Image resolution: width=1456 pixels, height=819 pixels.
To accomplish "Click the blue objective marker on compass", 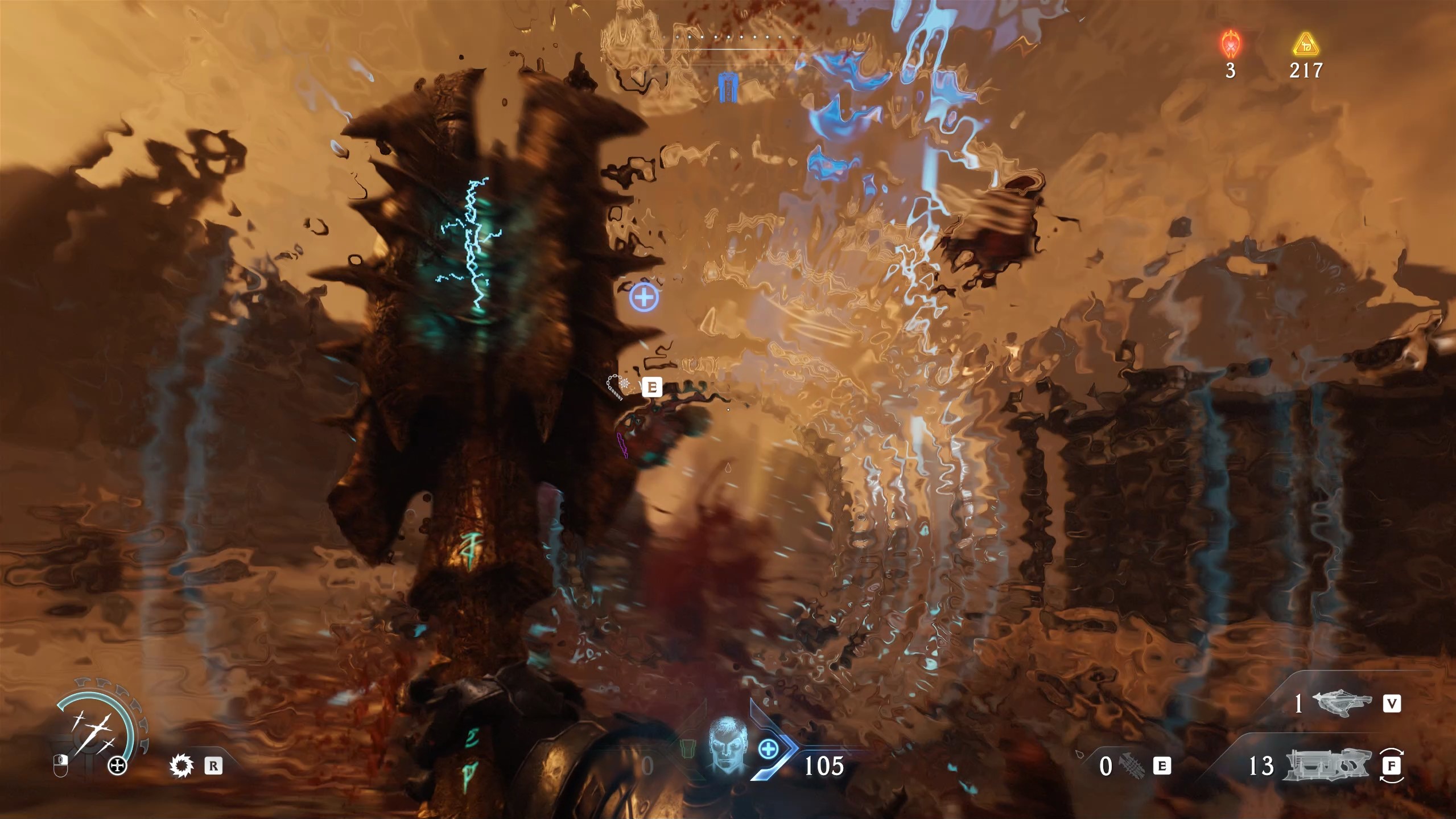I will pyautogui.click(x=727, y=88).
